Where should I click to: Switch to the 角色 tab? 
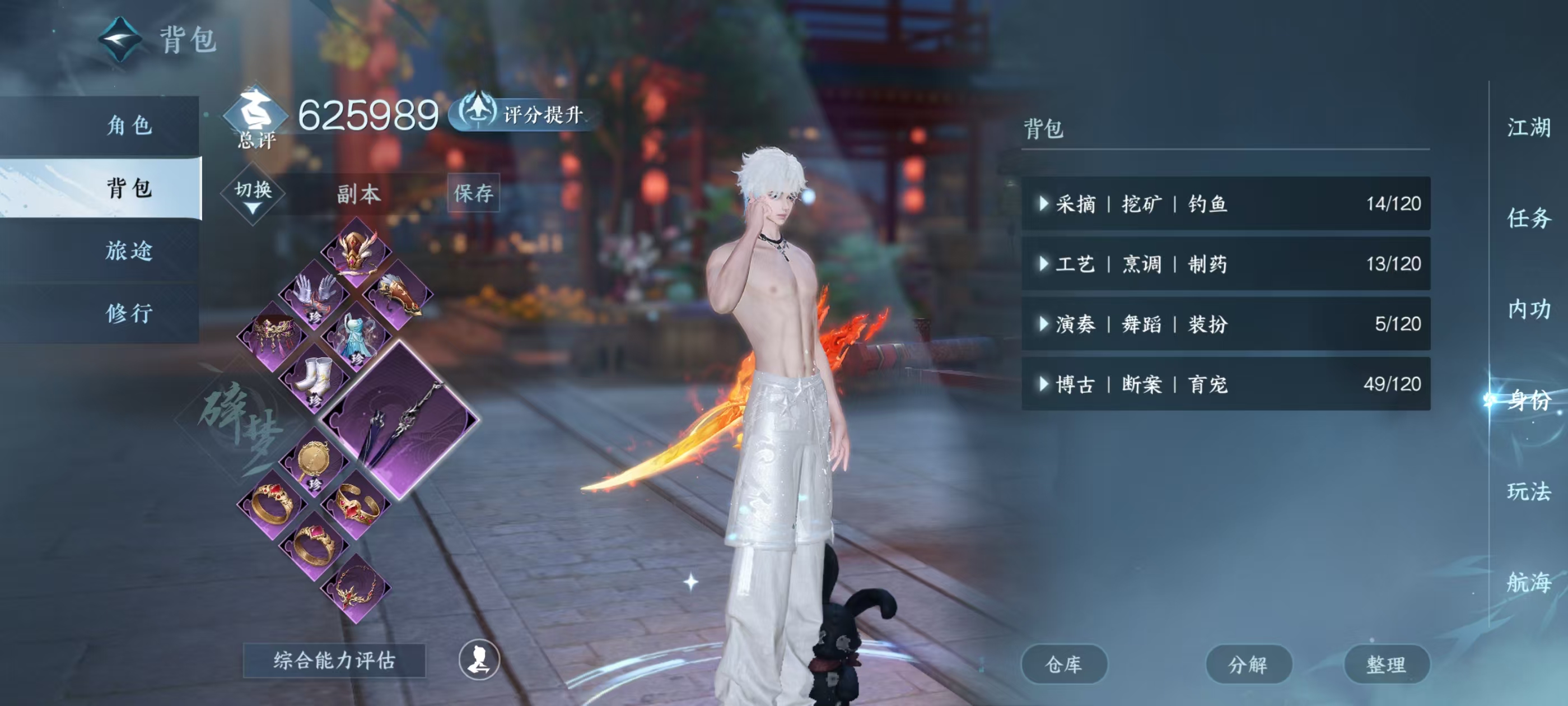(x=131, y=126)
